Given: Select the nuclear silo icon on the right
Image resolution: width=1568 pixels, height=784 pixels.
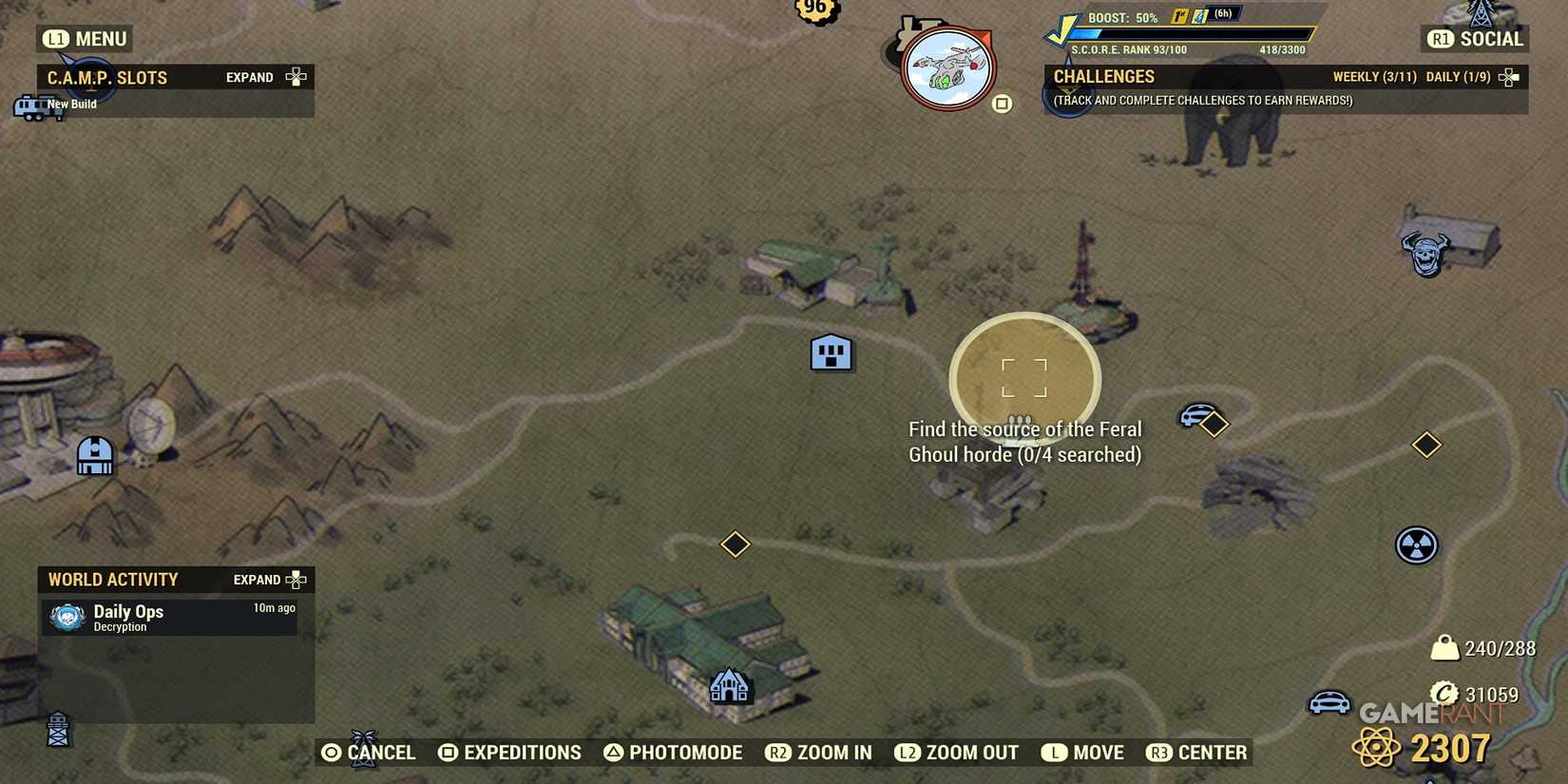Looking at the screenshot, I should click(x=1415, y=546).
